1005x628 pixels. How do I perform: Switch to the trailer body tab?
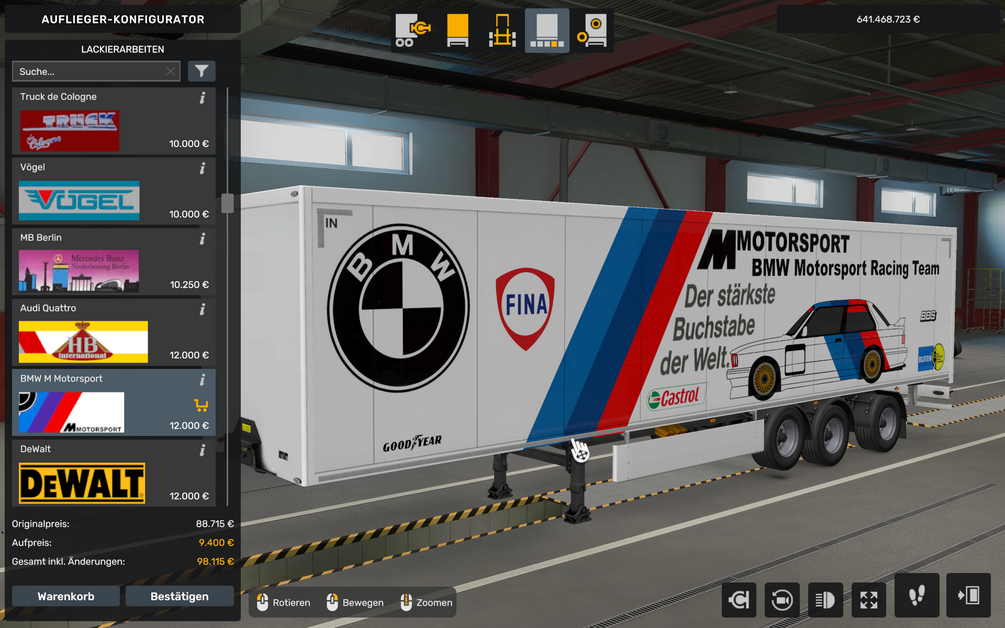pos(457,31)
